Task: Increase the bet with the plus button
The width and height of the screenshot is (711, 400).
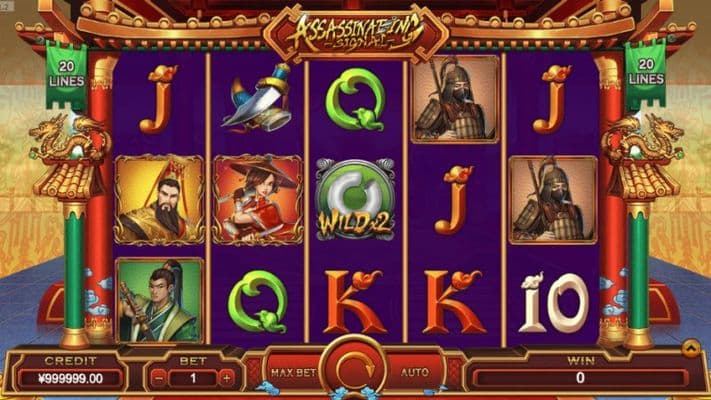Action: pyautogui.click(x=227, y=378)
